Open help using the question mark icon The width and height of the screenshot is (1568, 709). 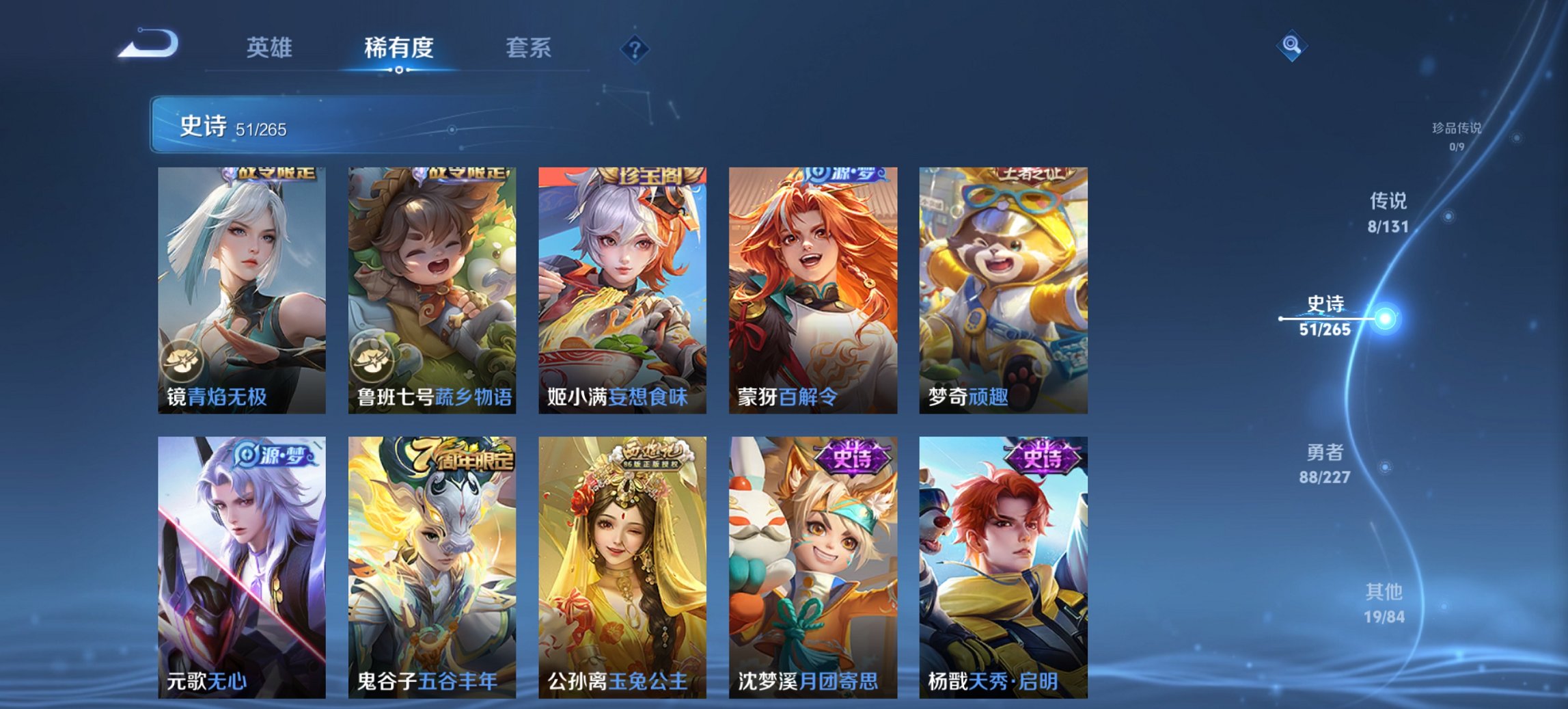click(x=634, y=48)
